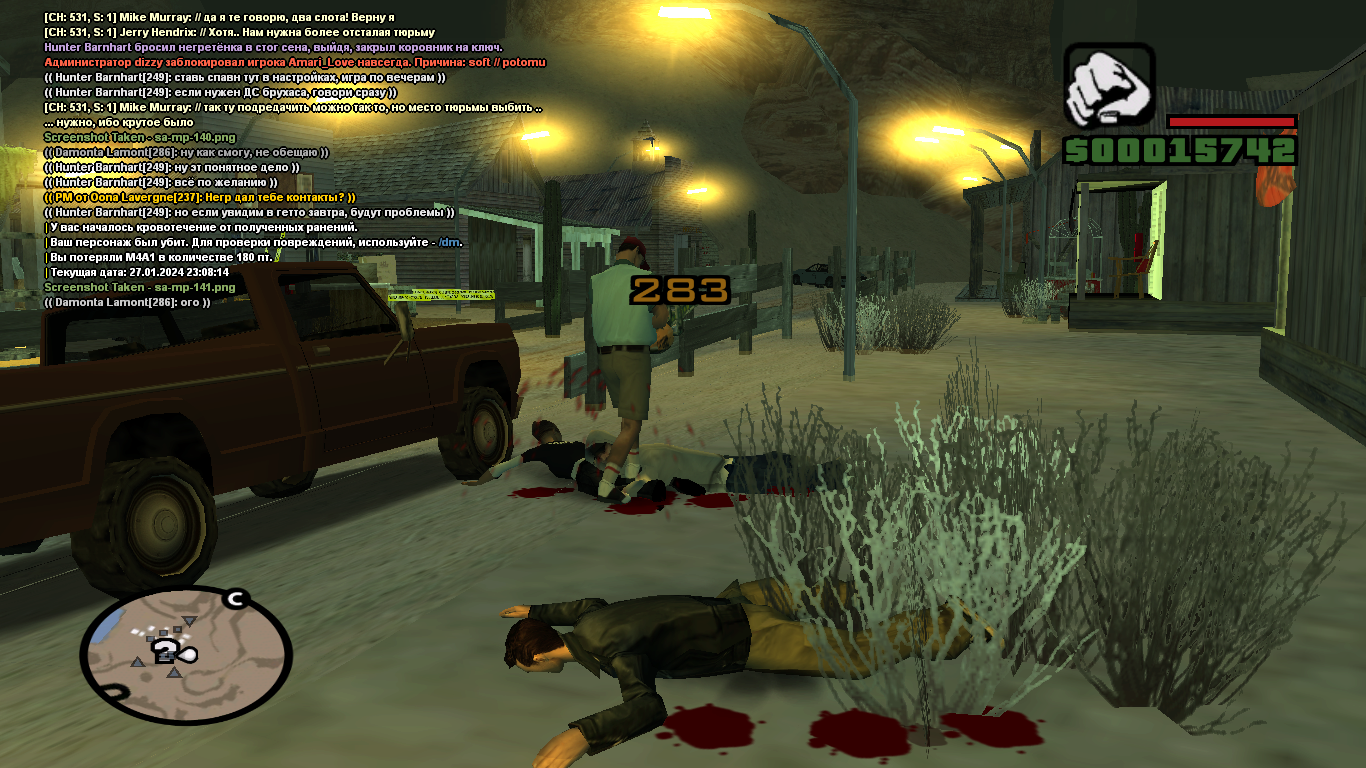This screenshot has height=768, width=1366.
Task: Click the north marker on the minimap
Action: 236,599
